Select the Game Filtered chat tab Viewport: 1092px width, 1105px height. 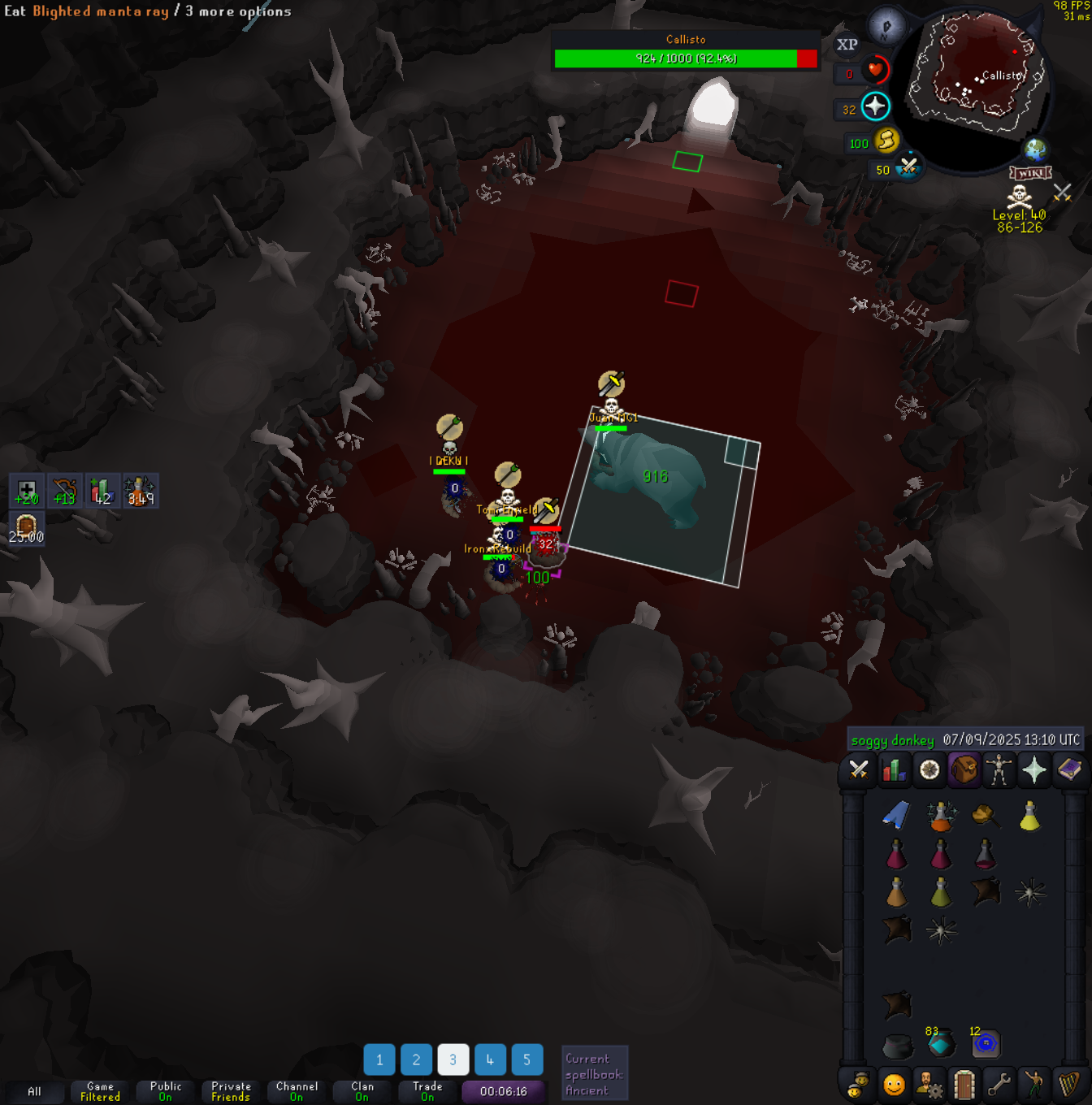pos(100,1091)
